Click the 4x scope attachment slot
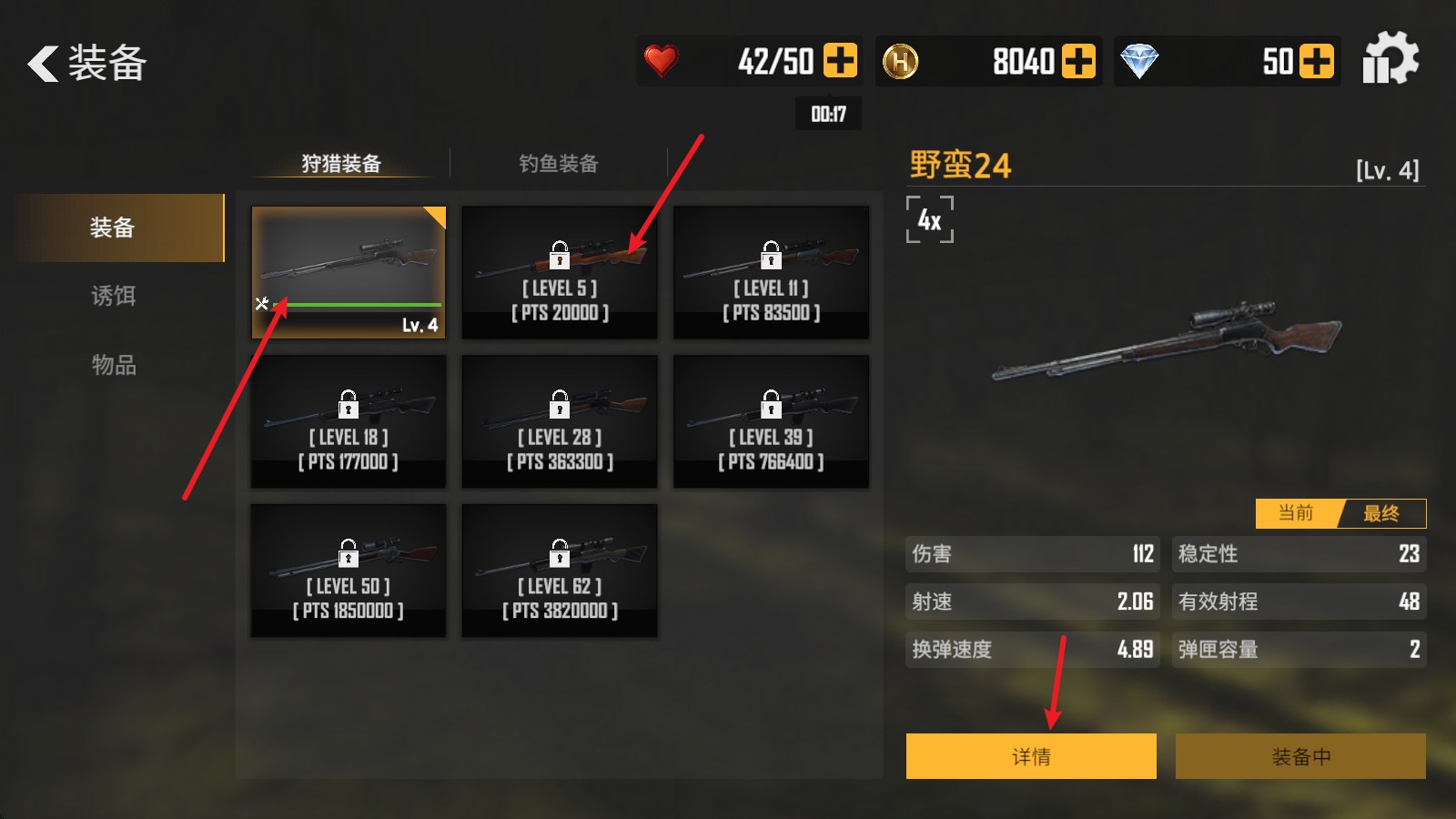 [x=929, y=220]
